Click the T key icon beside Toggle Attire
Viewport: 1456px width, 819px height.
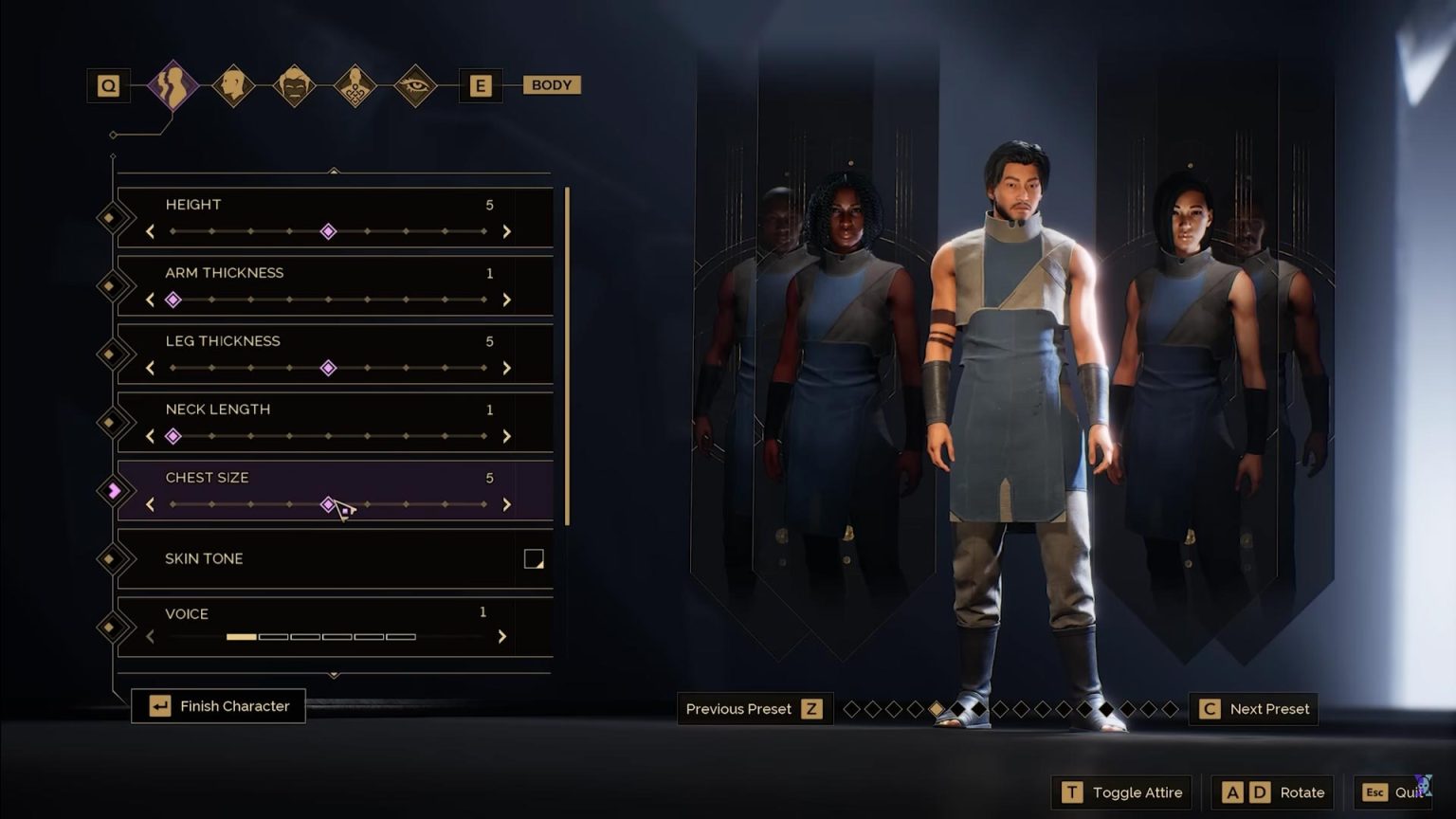pyautogui.click(x=1072, y=792)
